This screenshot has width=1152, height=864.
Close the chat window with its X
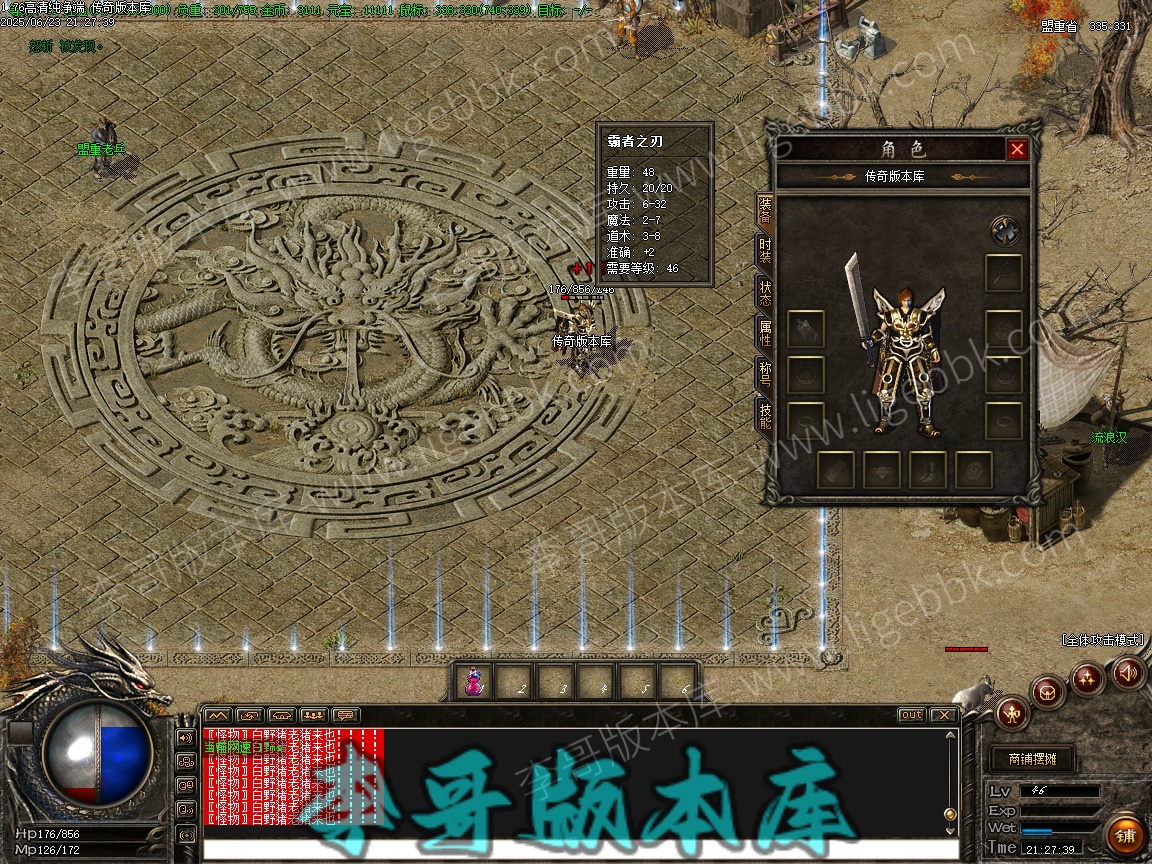point(942,715)
